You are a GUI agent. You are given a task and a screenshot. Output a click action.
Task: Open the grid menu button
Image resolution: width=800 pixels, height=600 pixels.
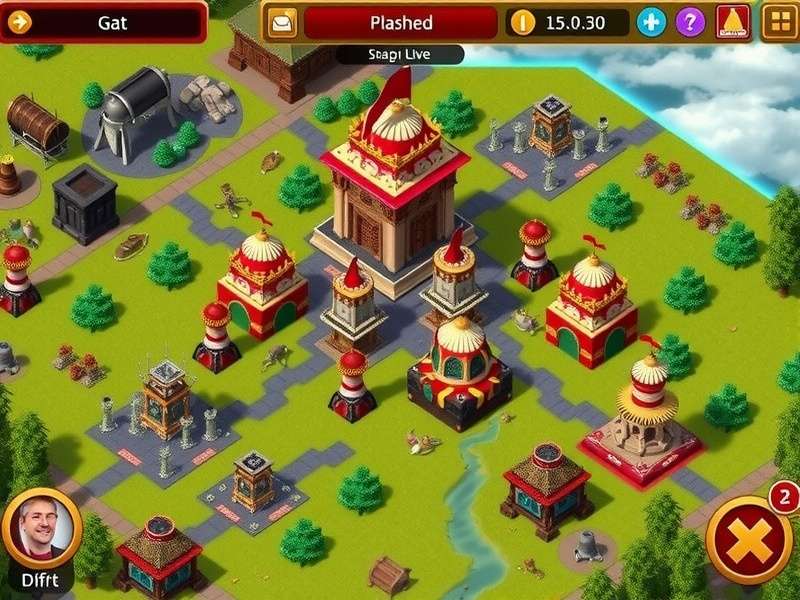coord(779,22)
